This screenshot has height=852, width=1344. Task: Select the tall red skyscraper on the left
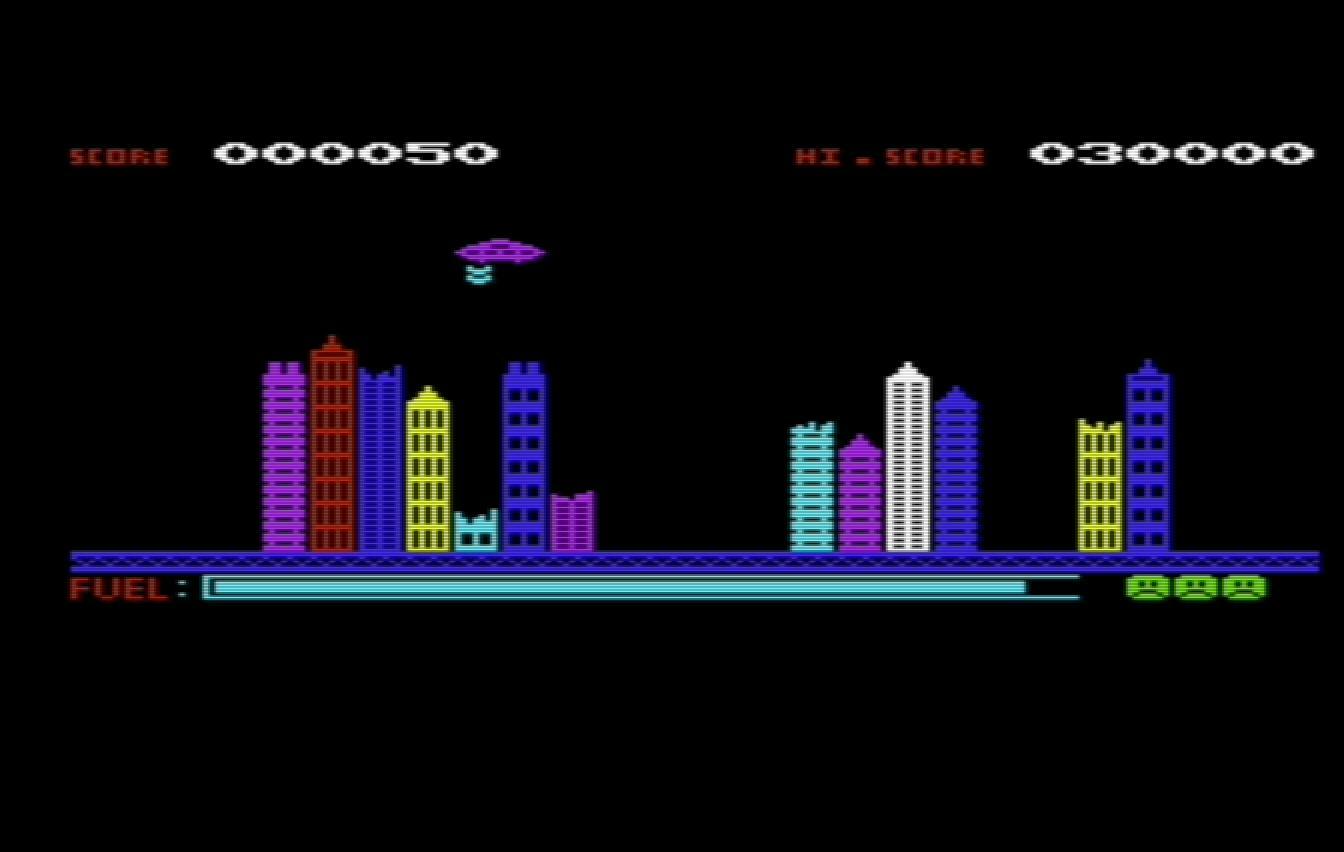point(333,450)
